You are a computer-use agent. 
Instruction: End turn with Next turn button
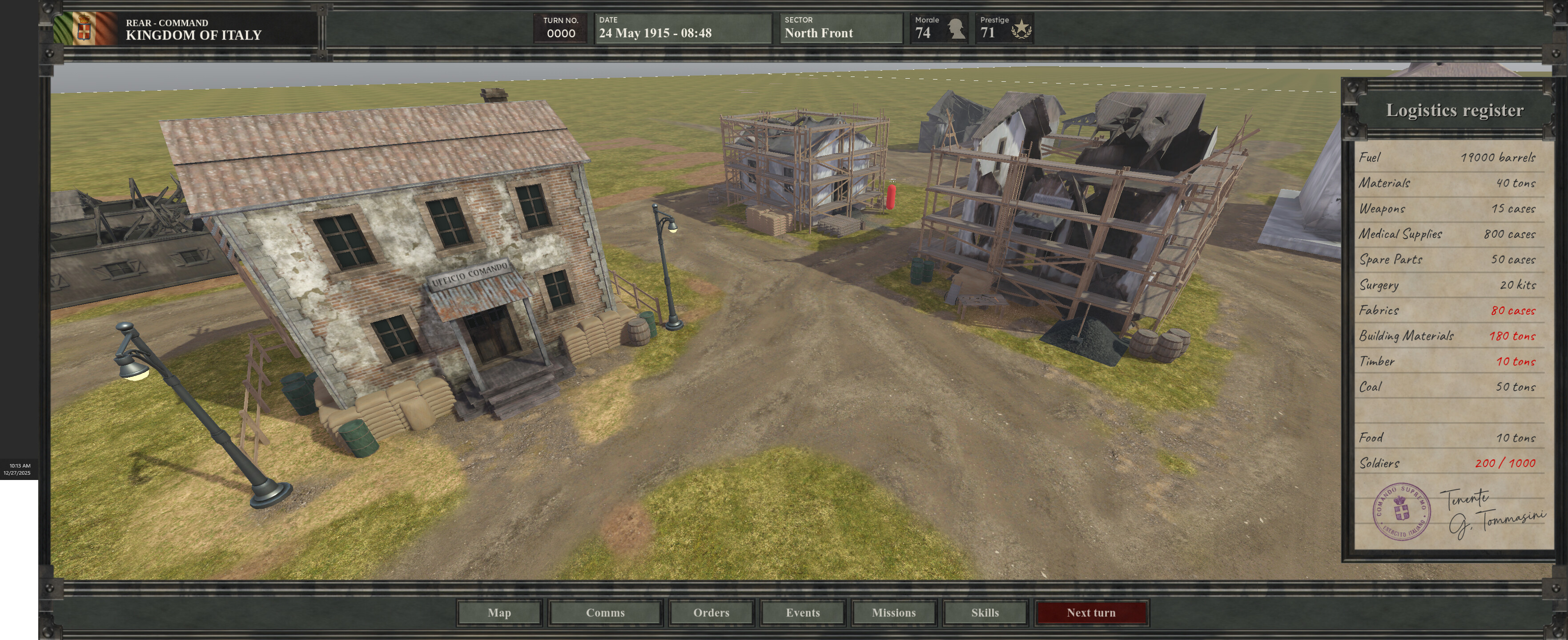[x=1091, y=612]
